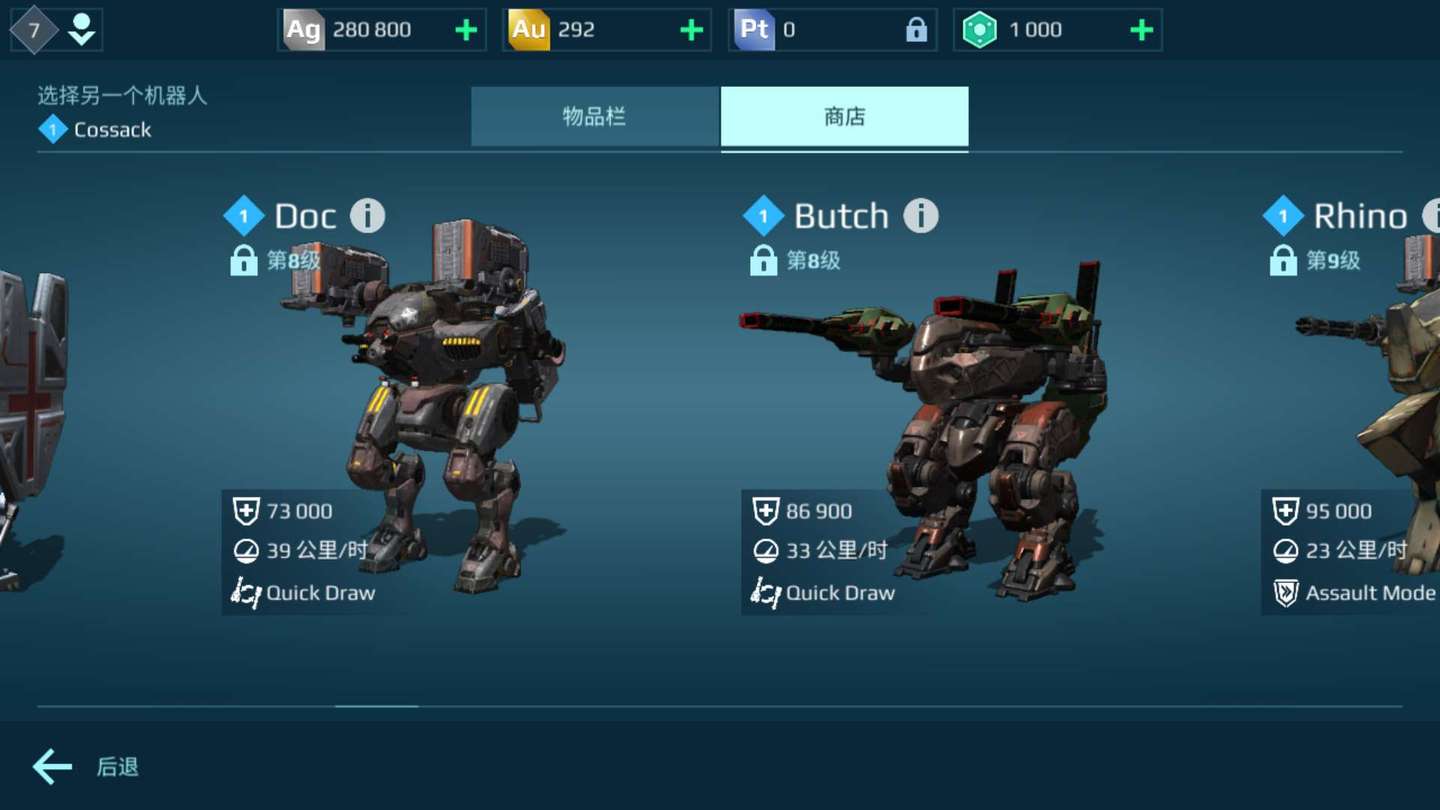This screenshot has width=1440, height=810.
Task: Click the Cossack diamond rank marker
Action: pyautogui.click(x=51, y=128)
